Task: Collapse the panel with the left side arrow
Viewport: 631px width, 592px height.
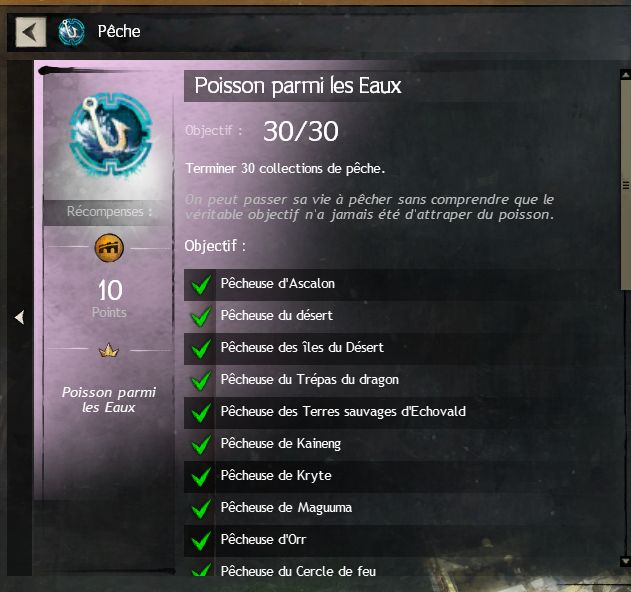Action: (18, 317)
